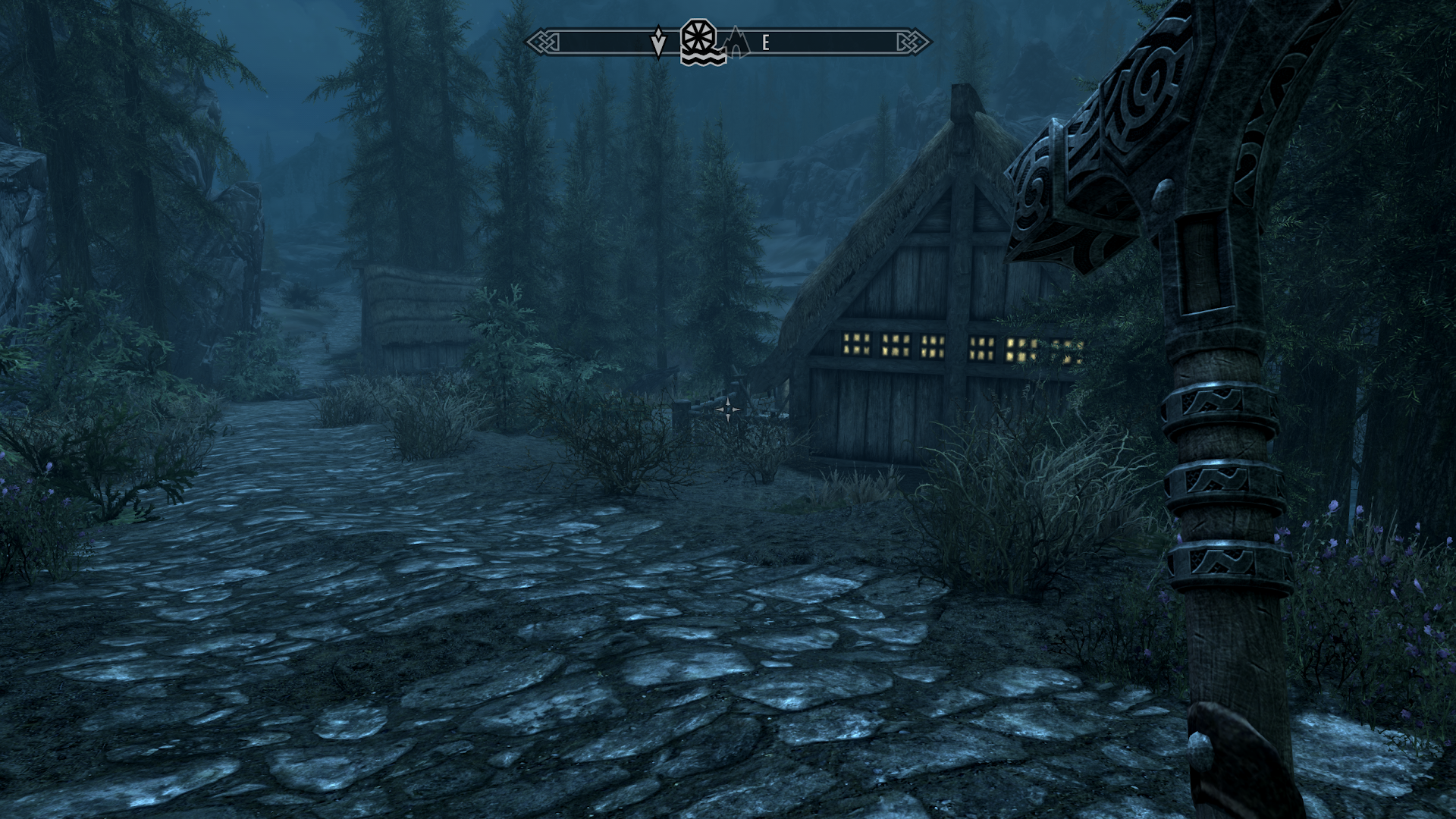1456x819 pixels.
Task: Expand the treeline behind the house
Action: (x=720, y=190)
